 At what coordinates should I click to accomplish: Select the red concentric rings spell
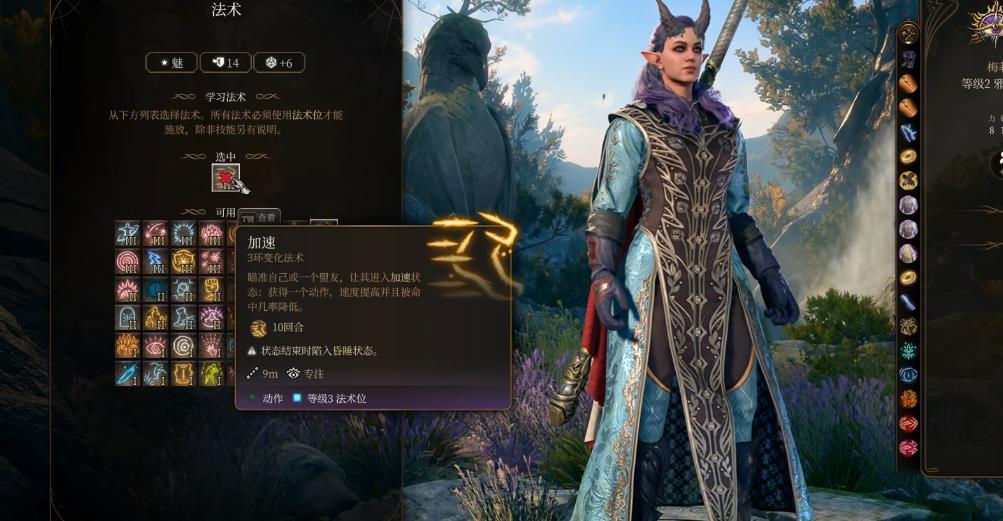pos(127,262)
